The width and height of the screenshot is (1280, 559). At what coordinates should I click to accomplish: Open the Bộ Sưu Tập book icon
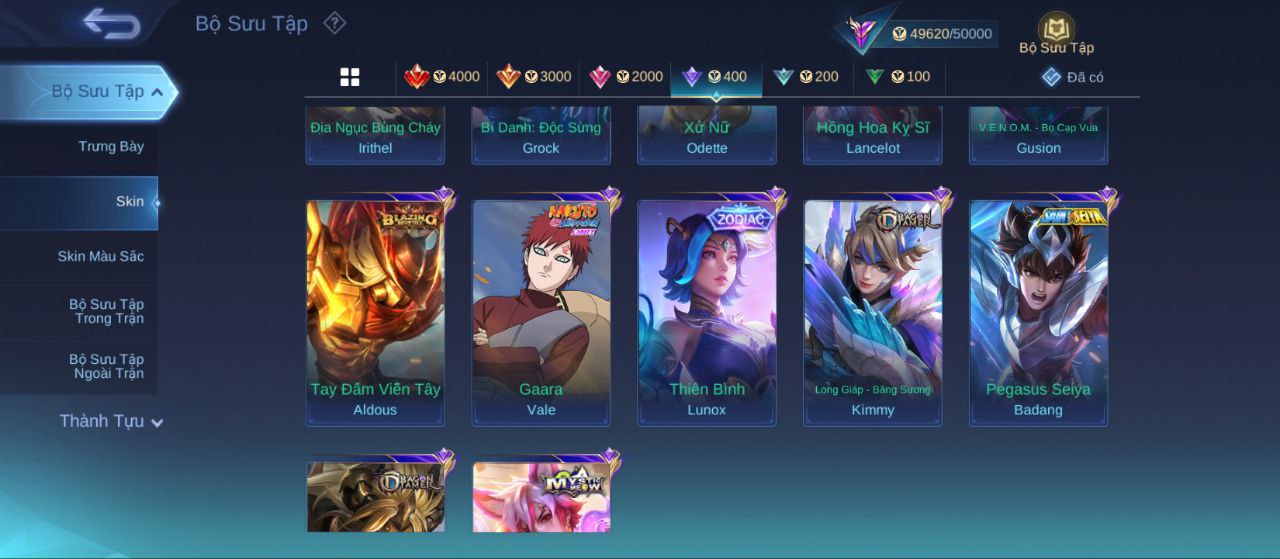pyautogui.click(x=1056, y=32)
